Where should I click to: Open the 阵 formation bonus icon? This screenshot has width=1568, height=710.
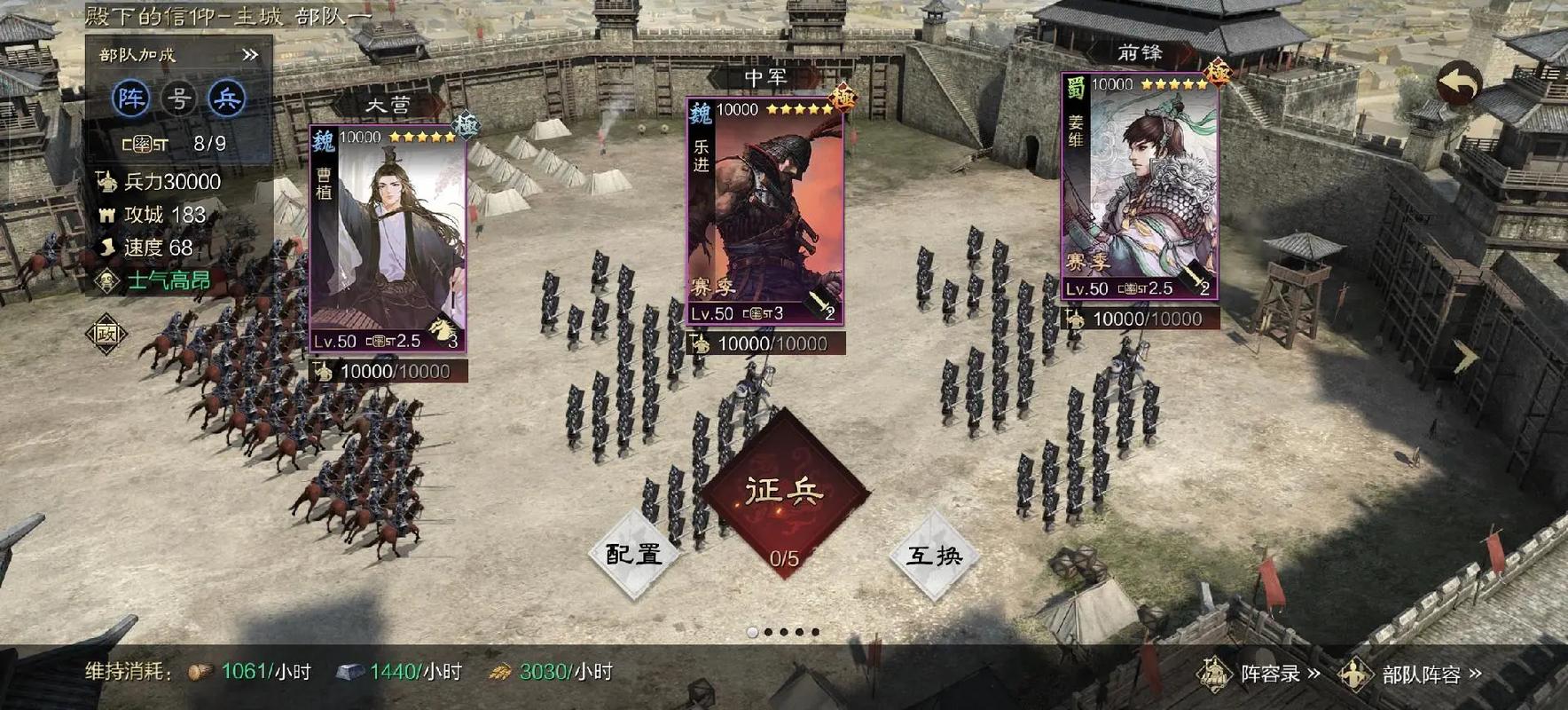(131, 99)
